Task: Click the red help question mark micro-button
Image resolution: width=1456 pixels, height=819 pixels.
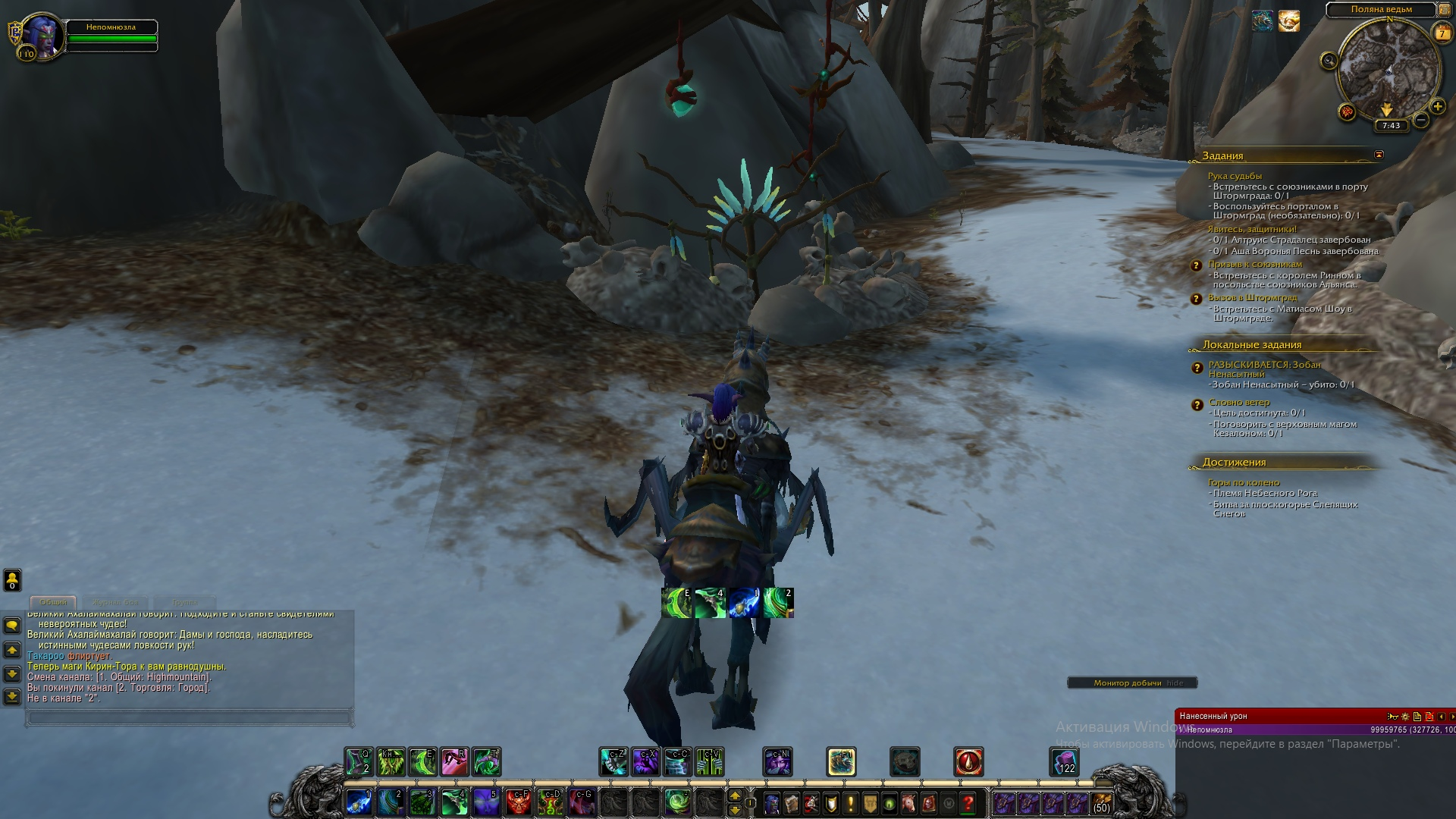Action: coord(968,803)
